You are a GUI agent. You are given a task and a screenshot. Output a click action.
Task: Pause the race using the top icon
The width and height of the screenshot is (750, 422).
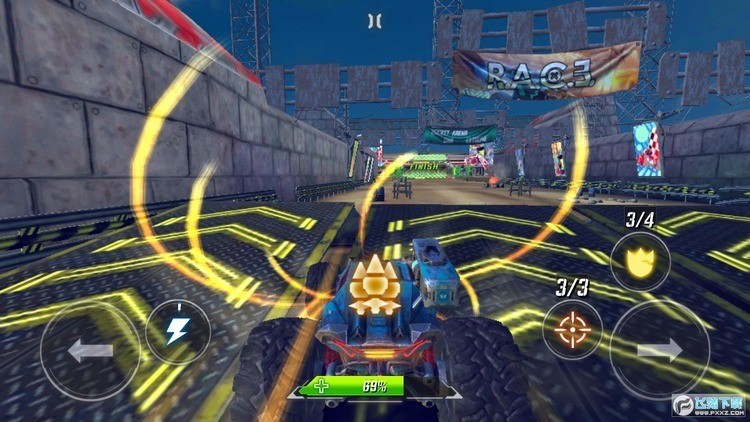point(374,20)
